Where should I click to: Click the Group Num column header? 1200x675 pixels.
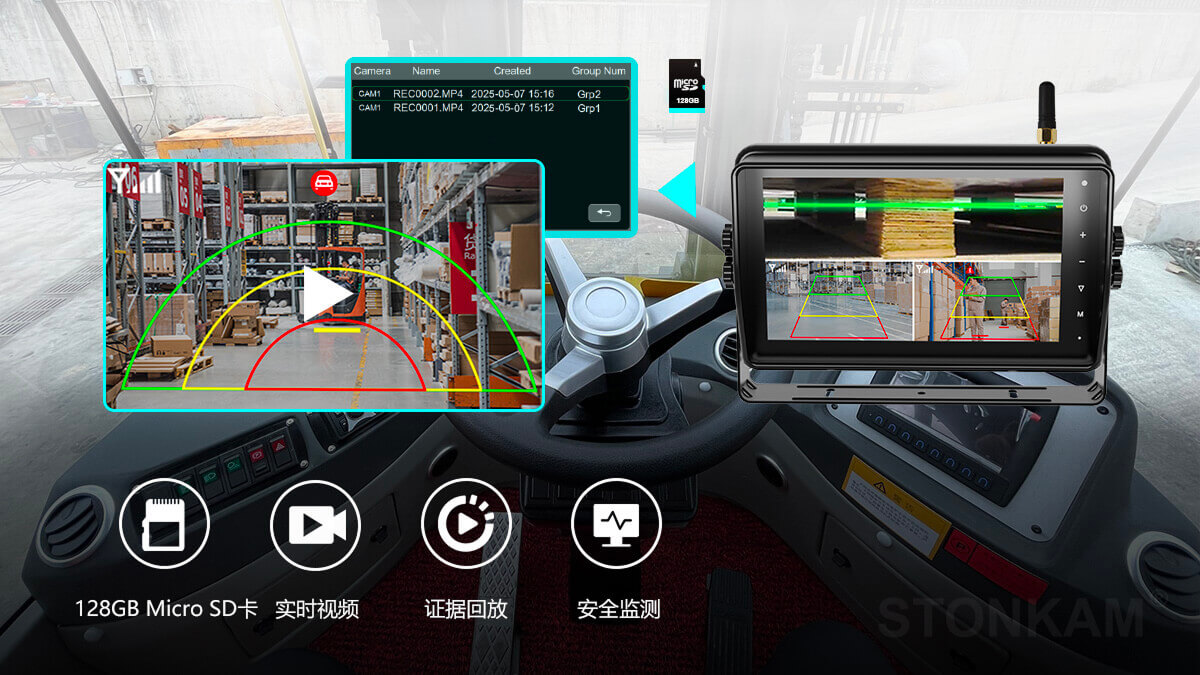click(598, 72)
